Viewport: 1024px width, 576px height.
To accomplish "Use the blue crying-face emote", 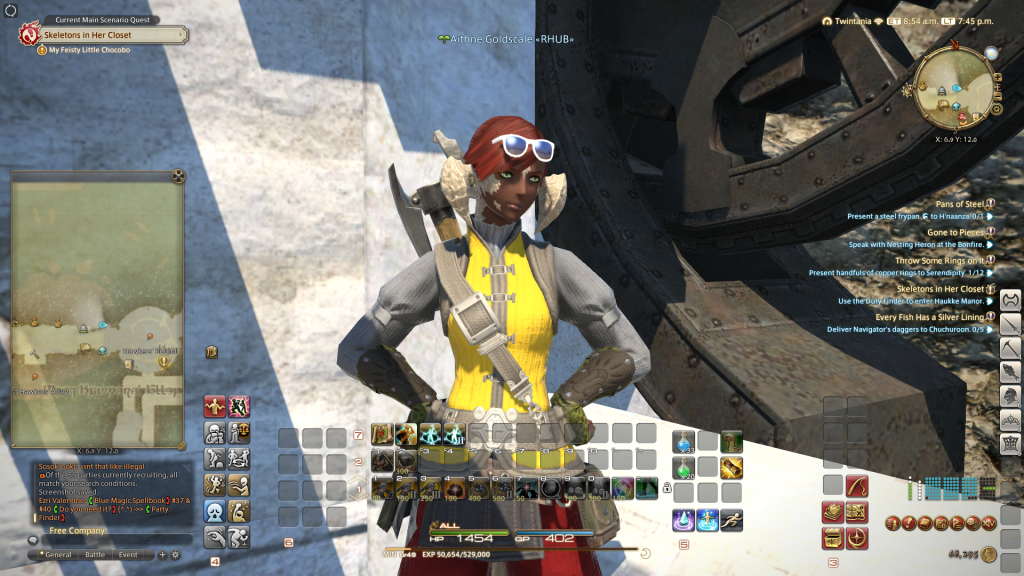I will pos(214,511).
